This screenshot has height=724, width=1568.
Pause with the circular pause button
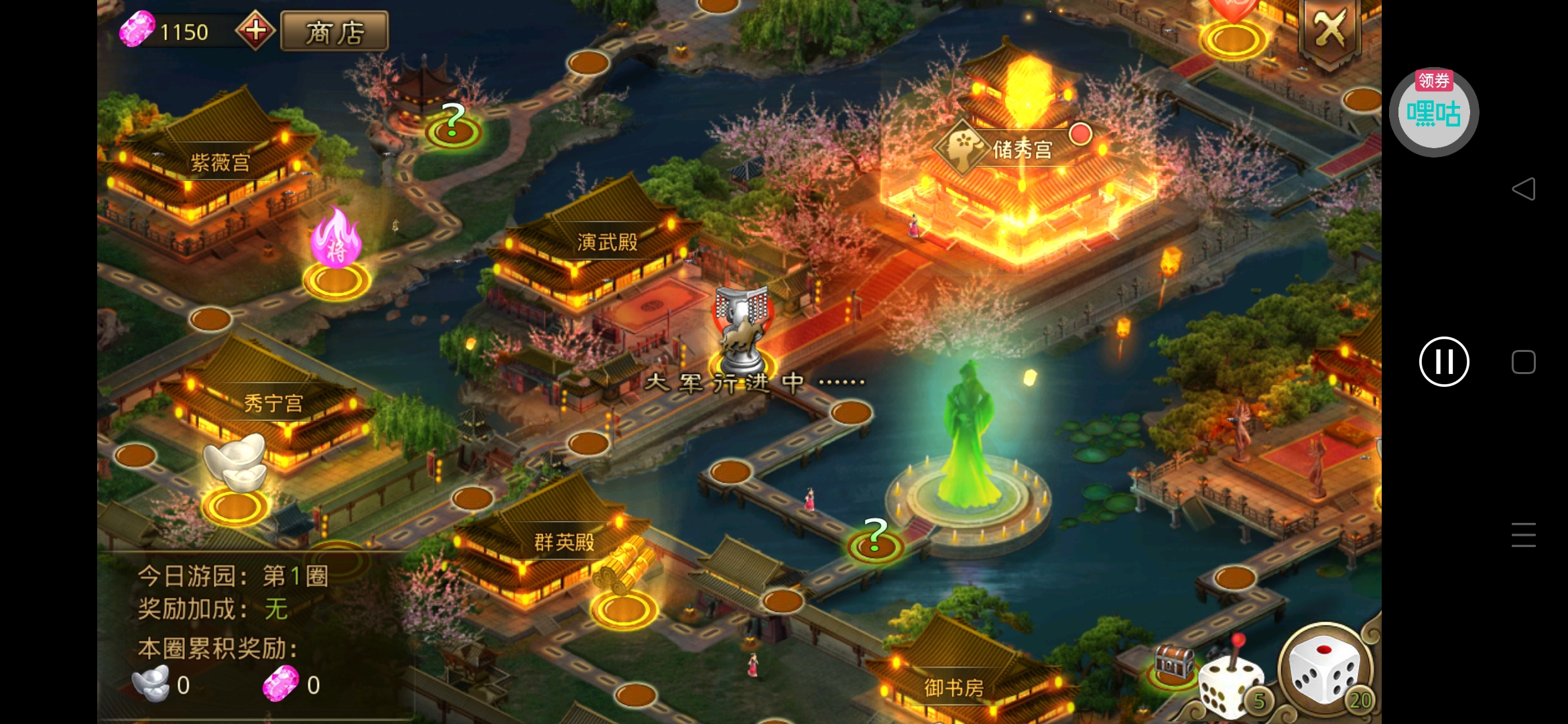(x=1444, y=362)
